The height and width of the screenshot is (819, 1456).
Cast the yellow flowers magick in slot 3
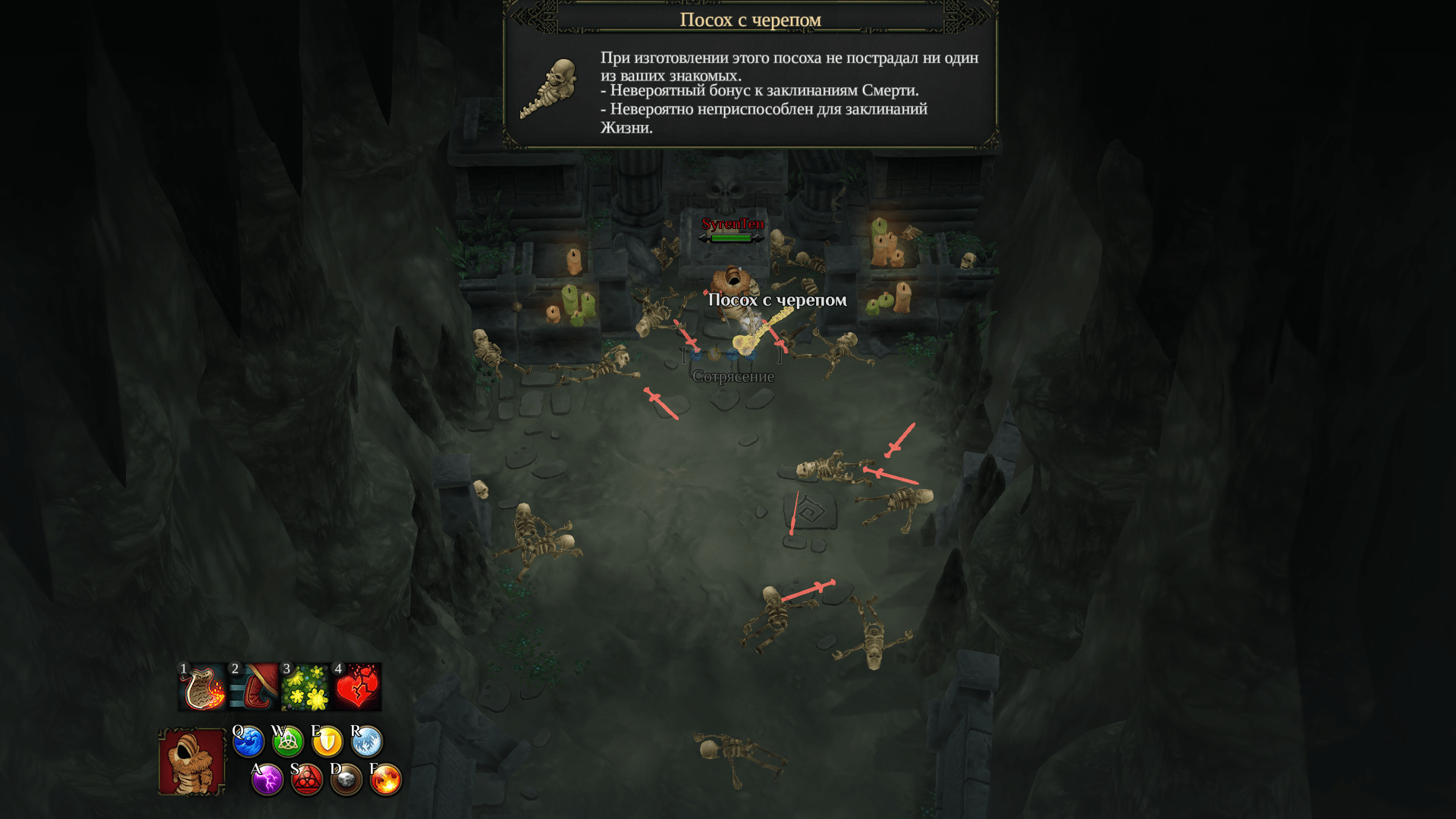coord(306,687)
